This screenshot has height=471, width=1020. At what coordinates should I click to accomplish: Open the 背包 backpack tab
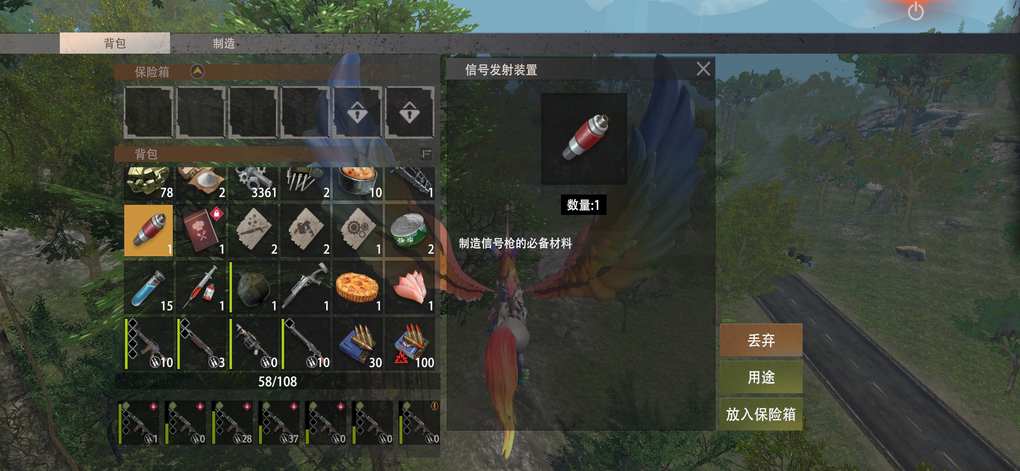pos(114,44)
